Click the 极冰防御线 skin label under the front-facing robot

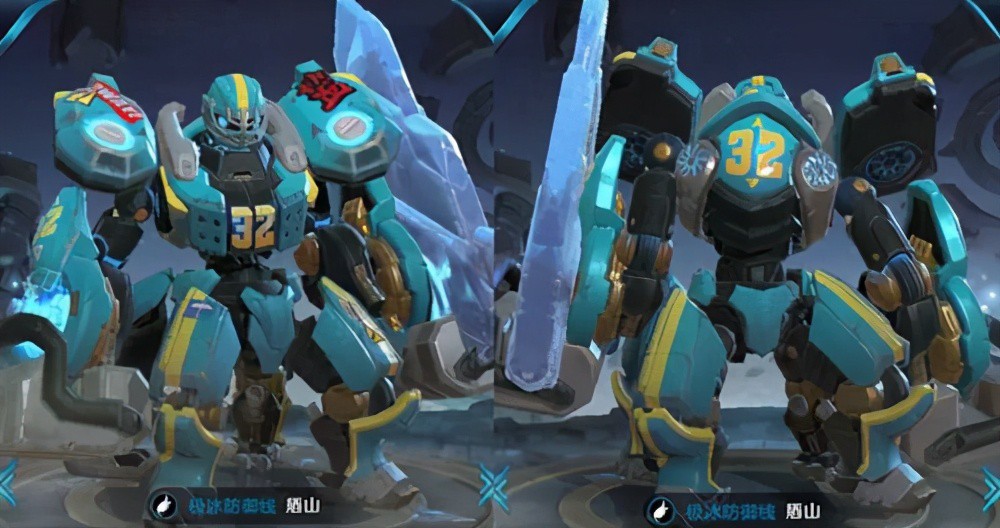(x=222, y=507)
